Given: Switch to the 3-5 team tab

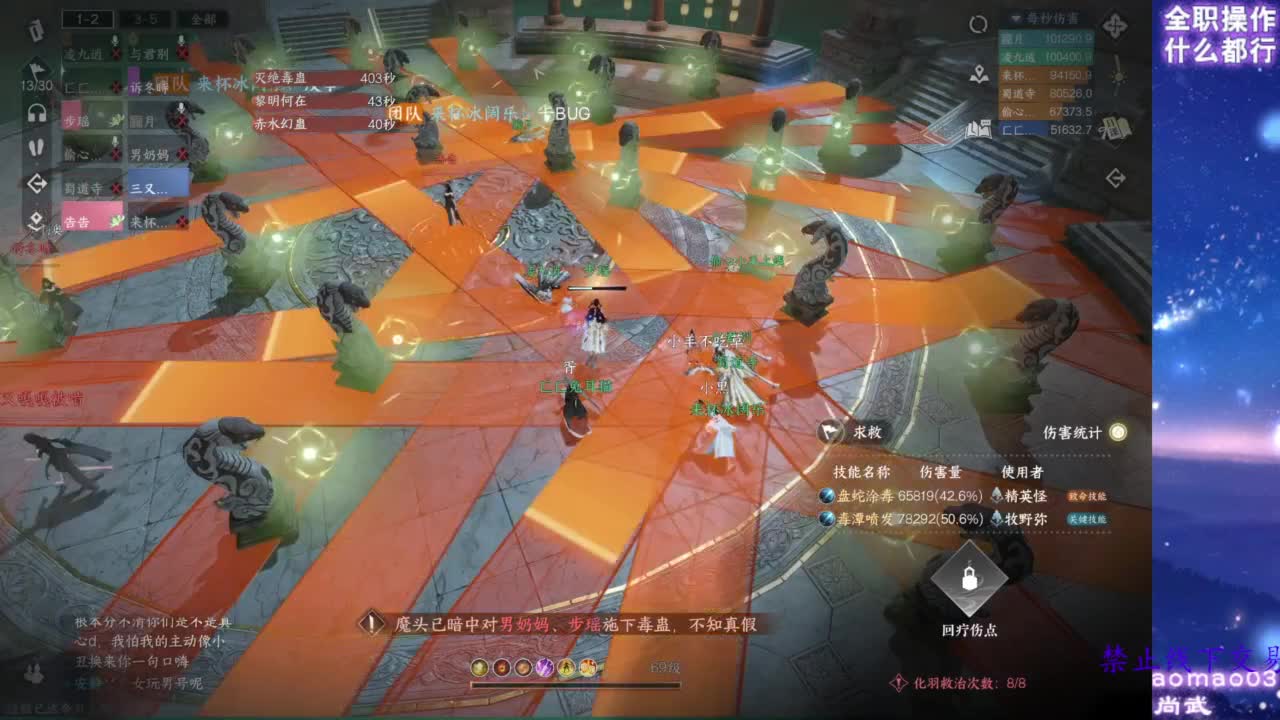Looking at the screenshot, I should point(146,17).
